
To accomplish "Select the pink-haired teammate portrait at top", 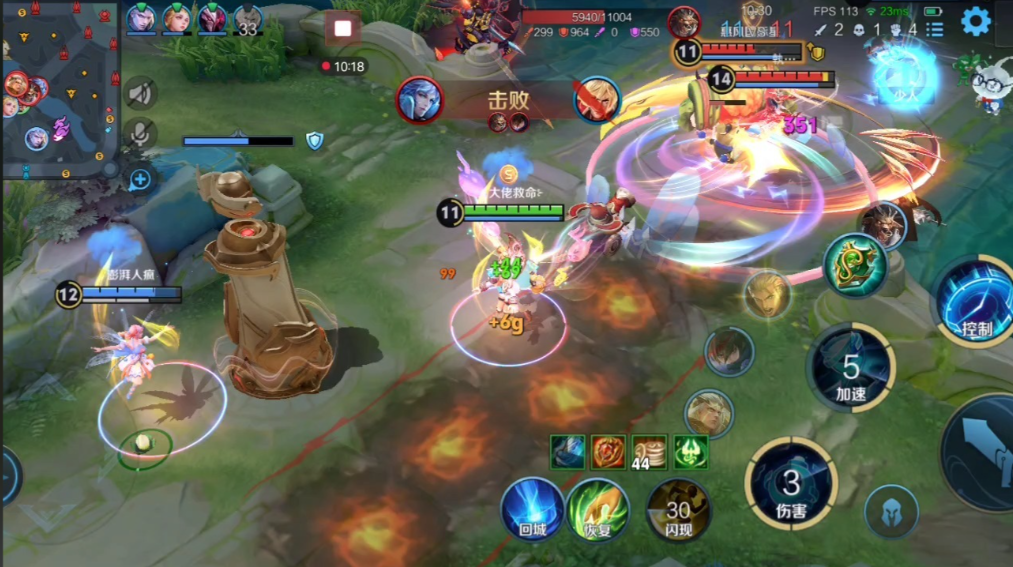I will pyautogui.click(x=212, y=19).
